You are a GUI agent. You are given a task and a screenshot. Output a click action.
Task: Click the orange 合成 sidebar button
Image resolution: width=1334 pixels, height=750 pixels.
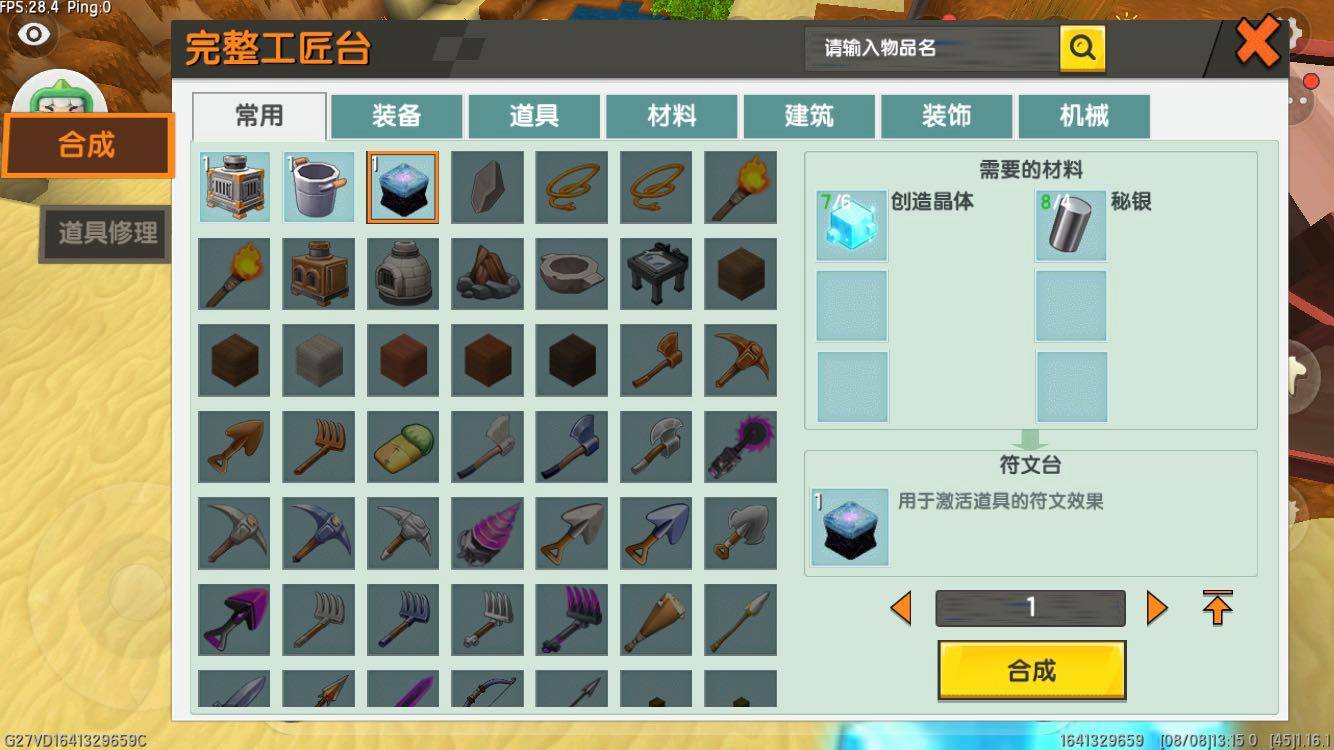(x=86, y=146)
